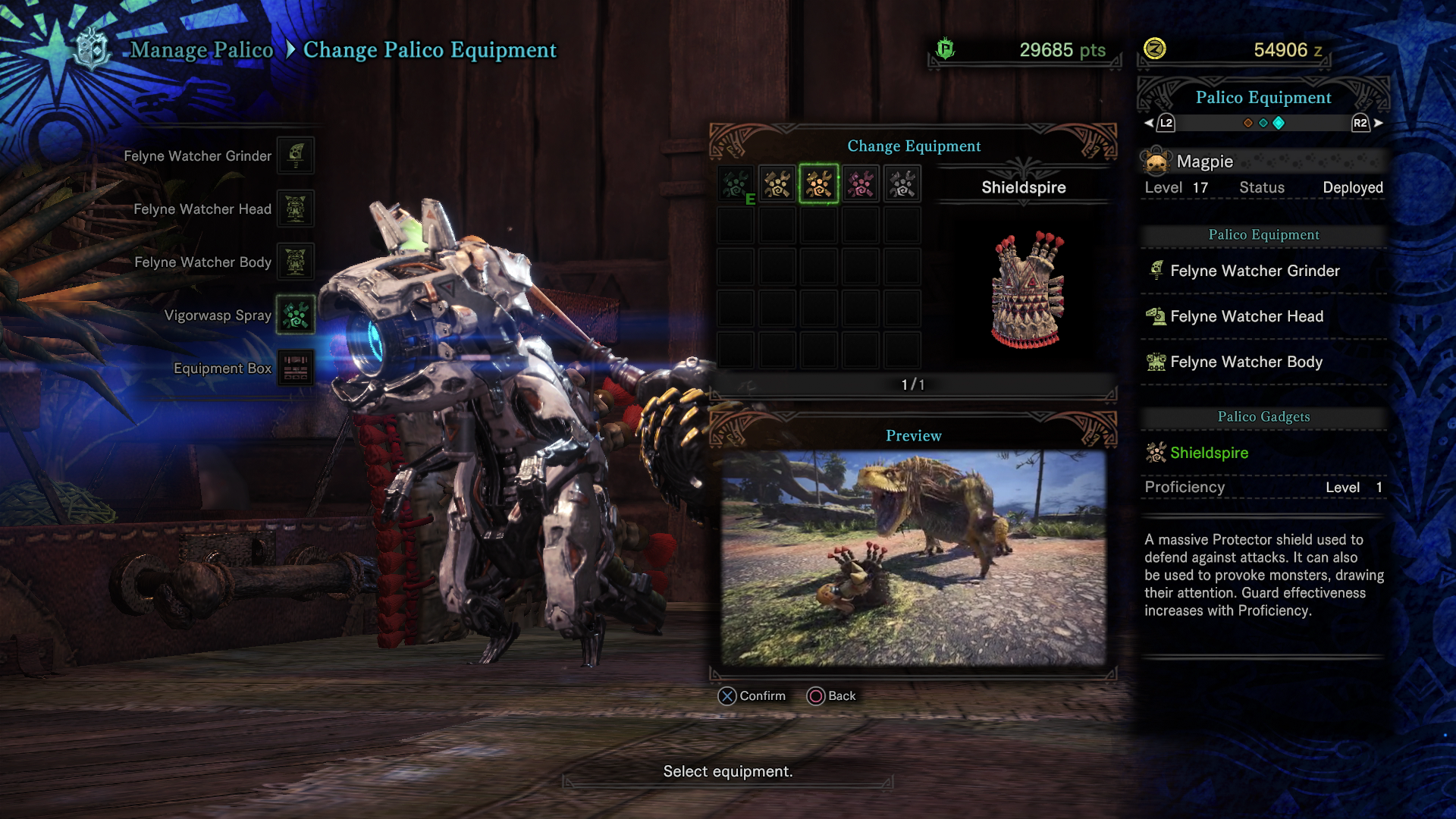
Task: Select the highlighted orange Shieldspire gadget icon
Action: pos(819,184)
